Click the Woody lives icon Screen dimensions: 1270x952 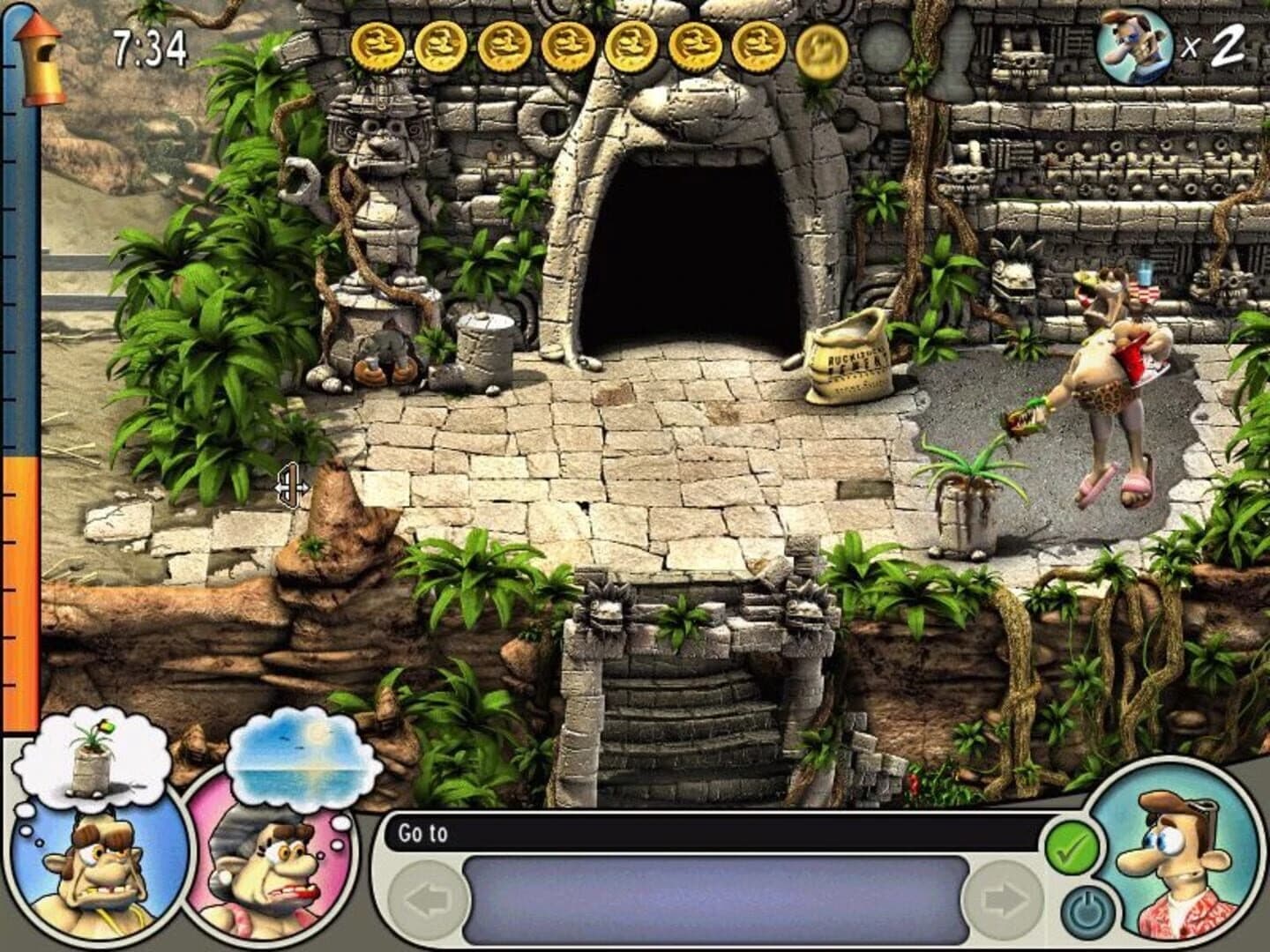(x=1132, y=43)
